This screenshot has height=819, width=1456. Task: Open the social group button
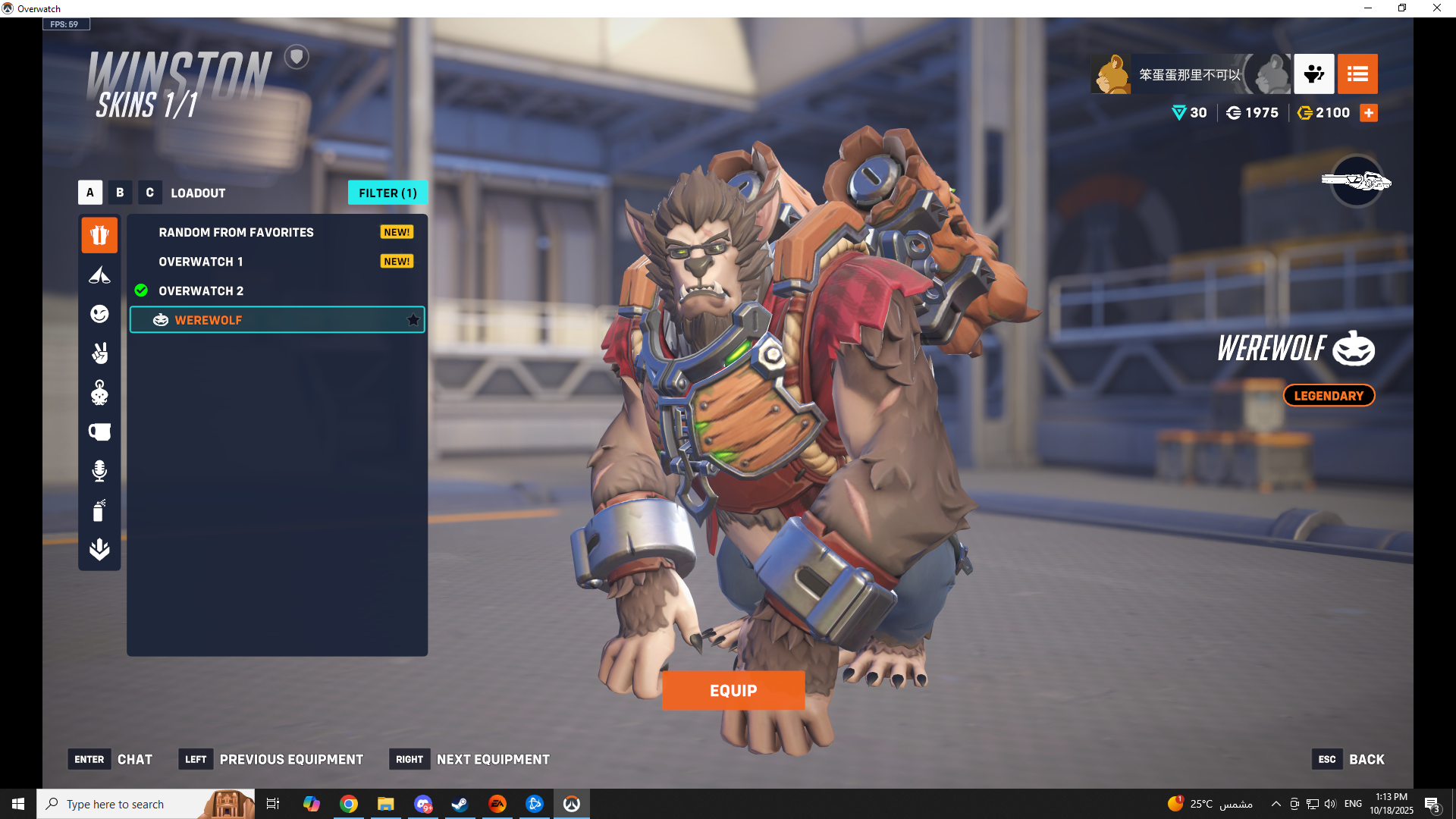click(1313, 74)
